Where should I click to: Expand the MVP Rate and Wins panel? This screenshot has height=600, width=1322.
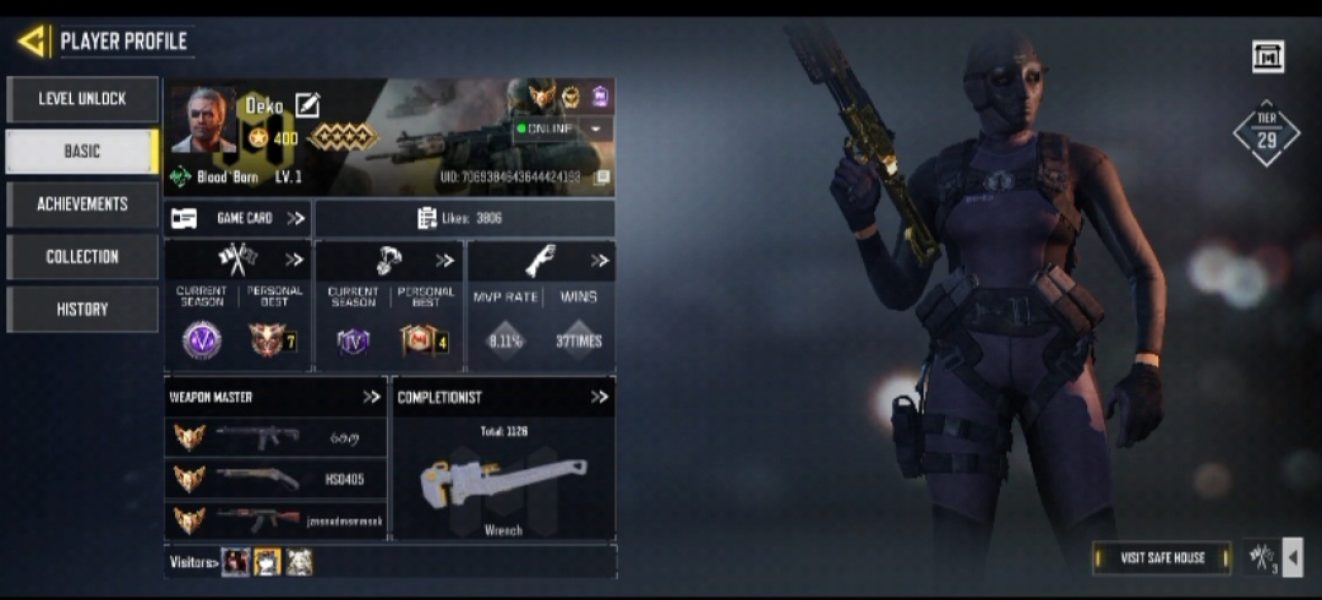(x=599, y=261)
